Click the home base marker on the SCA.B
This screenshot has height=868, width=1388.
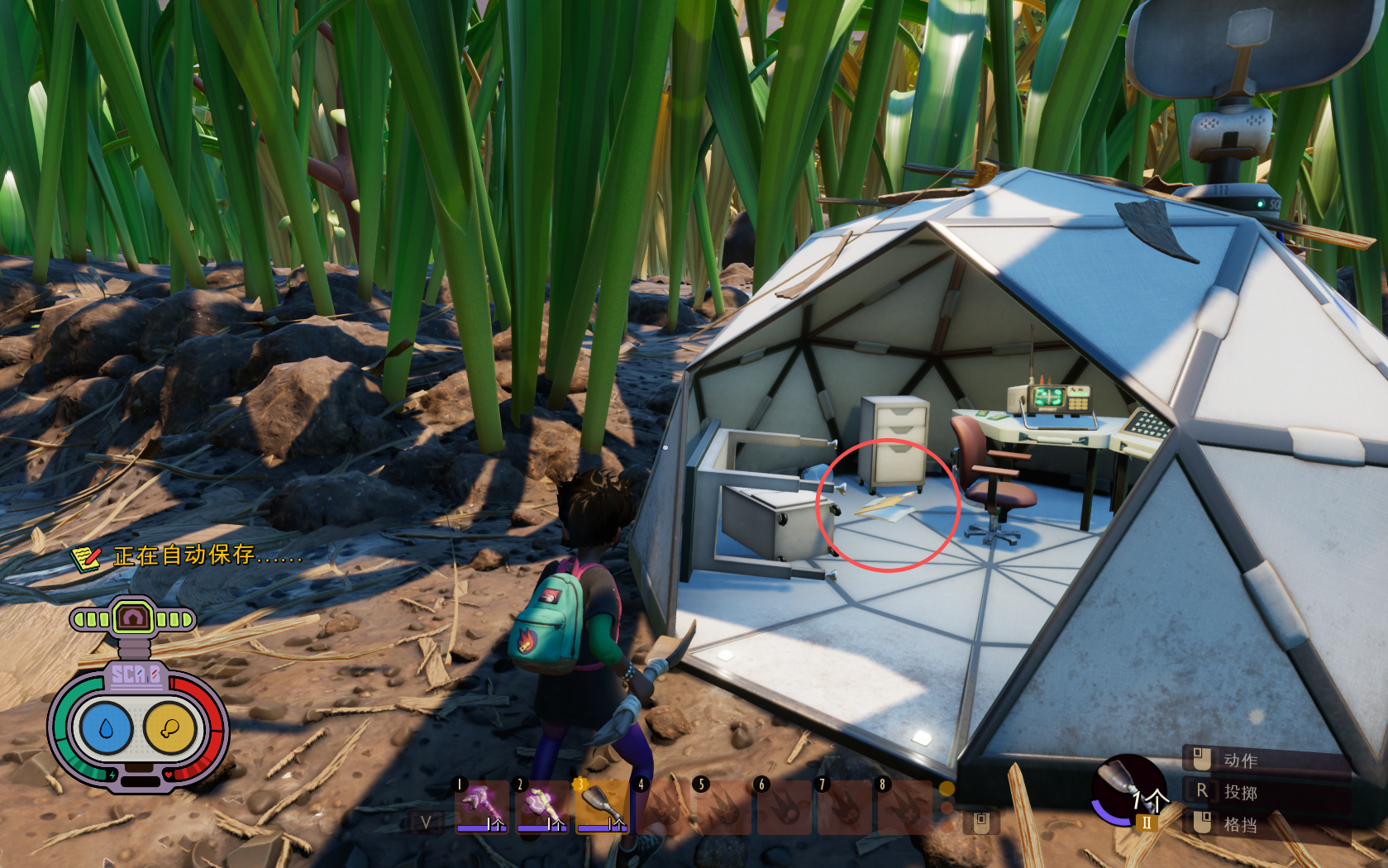point(133,618)
